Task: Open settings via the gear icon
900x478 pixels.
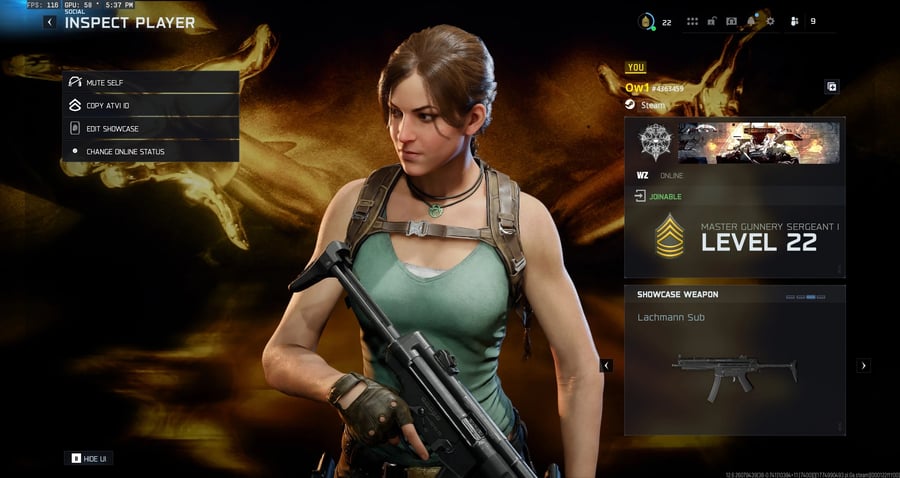Action: pyautogui.click(x=770, y=21)
